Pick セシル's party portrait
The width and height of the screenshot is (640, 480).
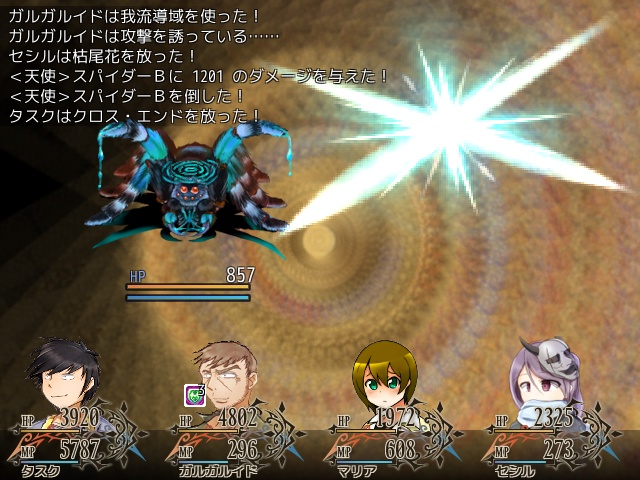coord(541,375)
